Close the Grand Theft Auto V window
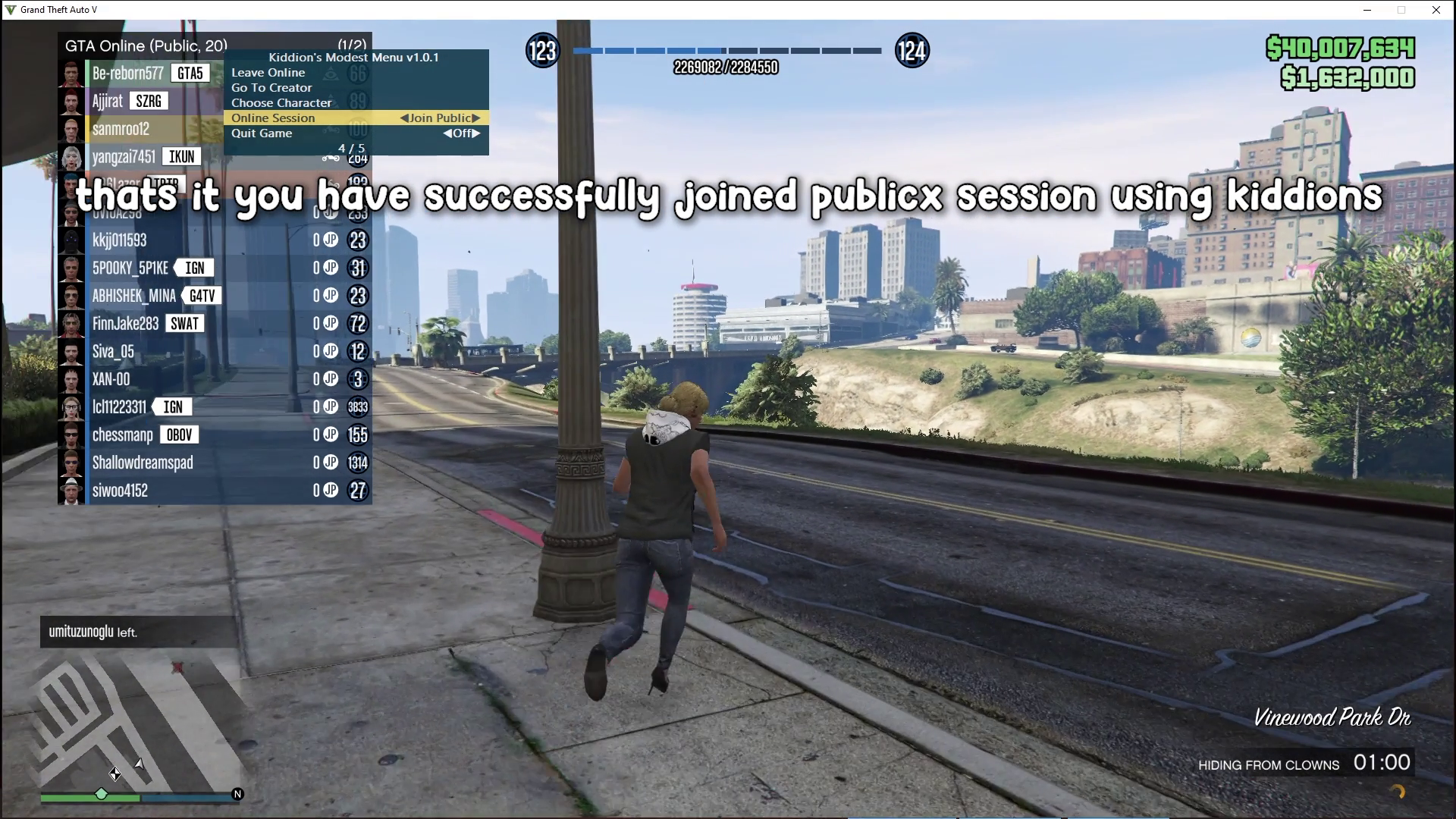The image size is (1456, 819). [1436, 10]
